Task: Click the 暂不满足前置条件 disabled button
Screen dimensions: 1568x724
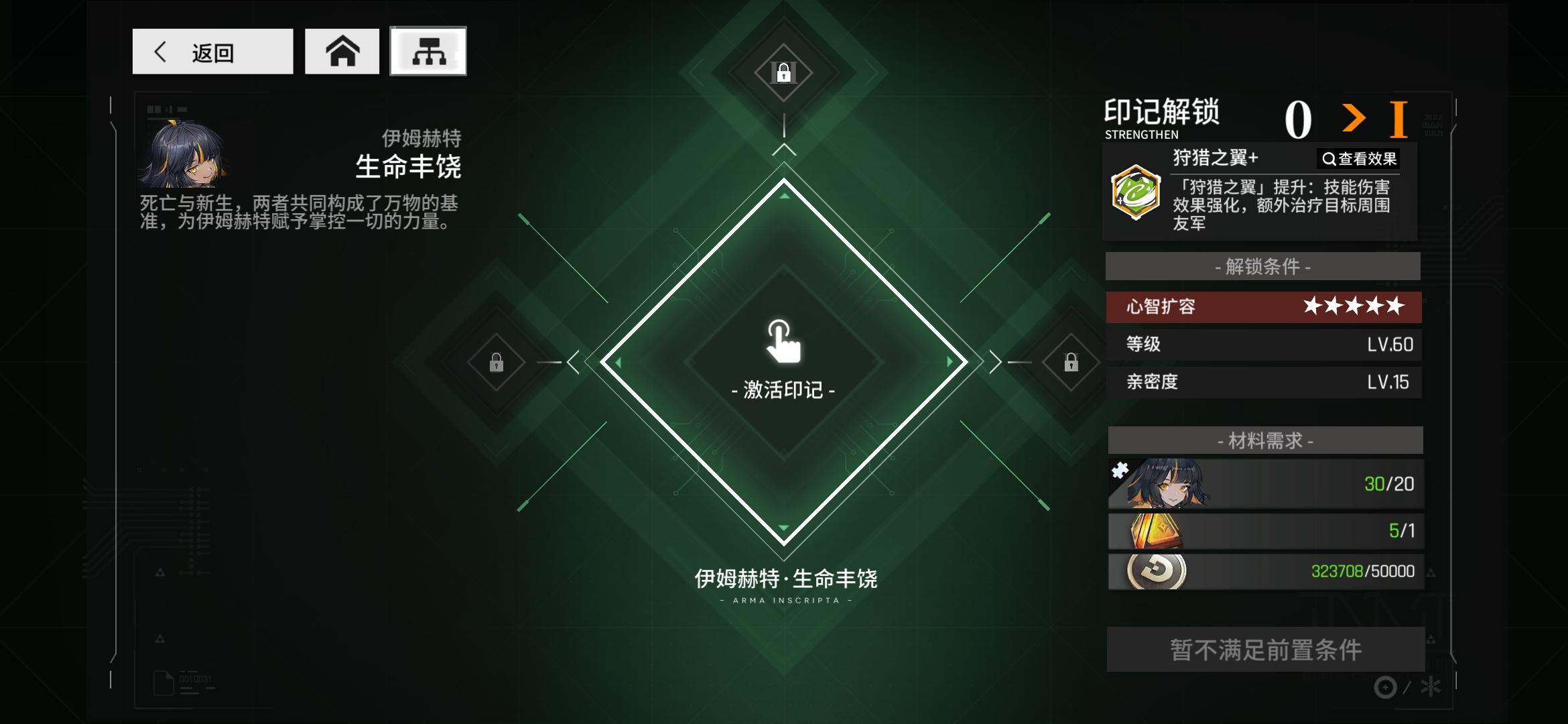Action: 1264,650
